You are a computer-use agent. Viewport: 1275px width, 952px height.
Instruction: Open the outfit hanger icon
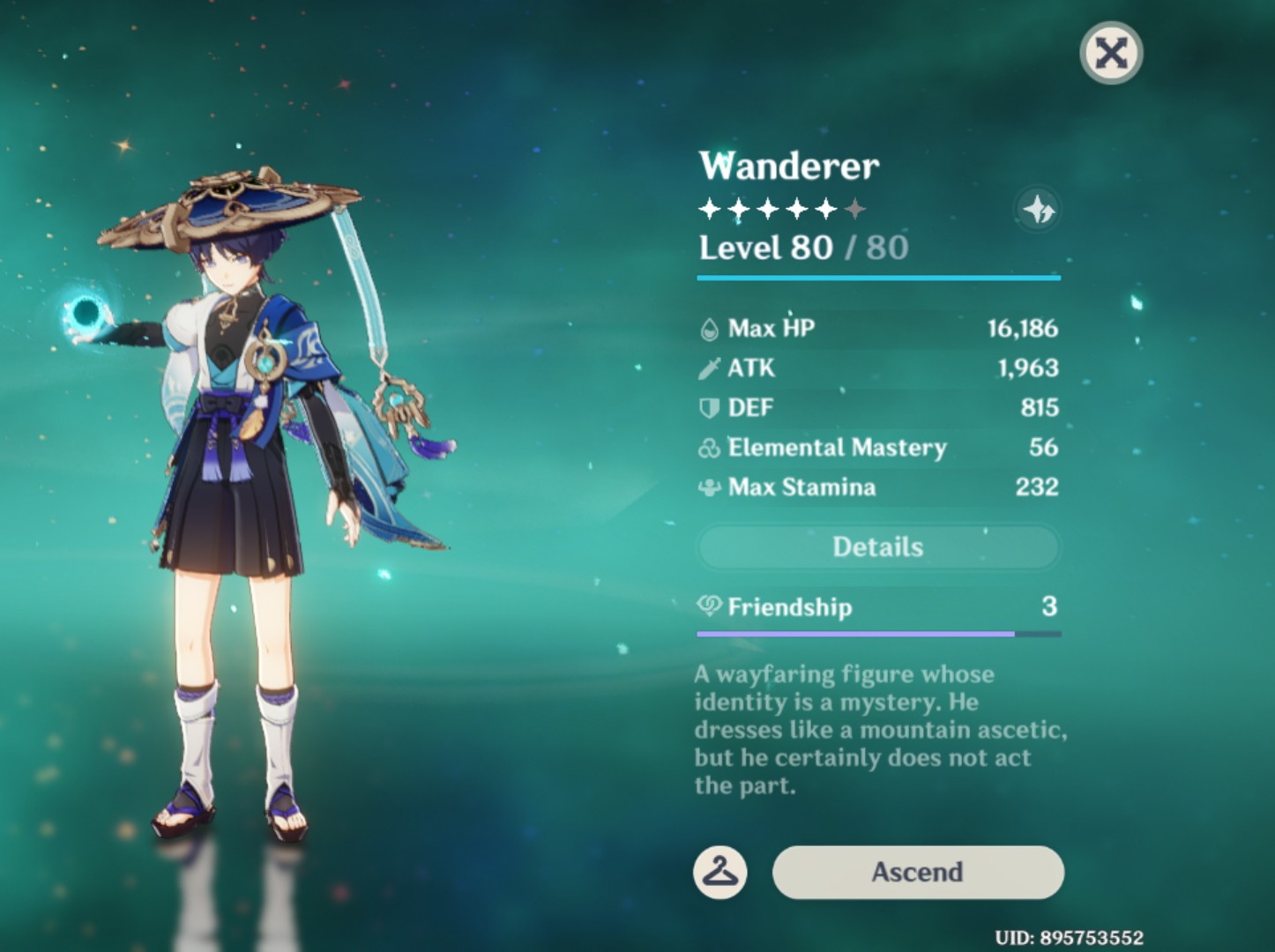pyautogui.click(x=720, y=872)
